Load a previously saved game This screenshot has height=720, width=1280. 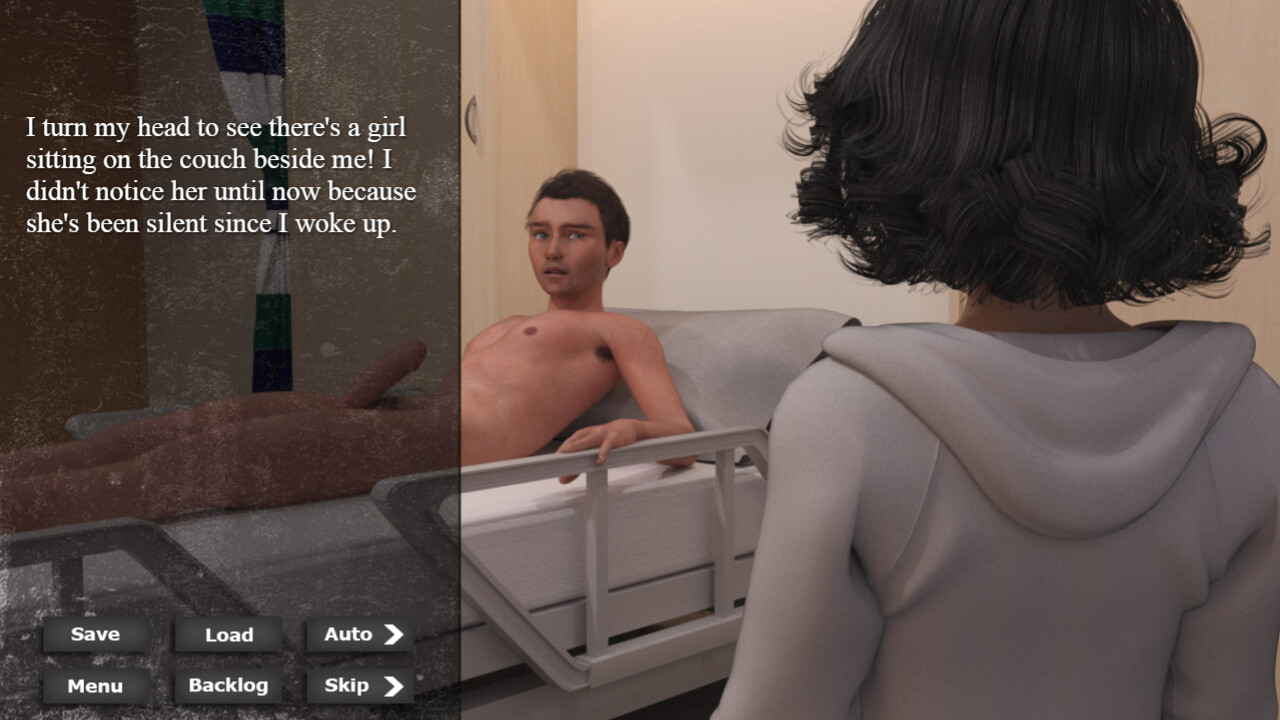pyautogui.click(x=226, y=633)
